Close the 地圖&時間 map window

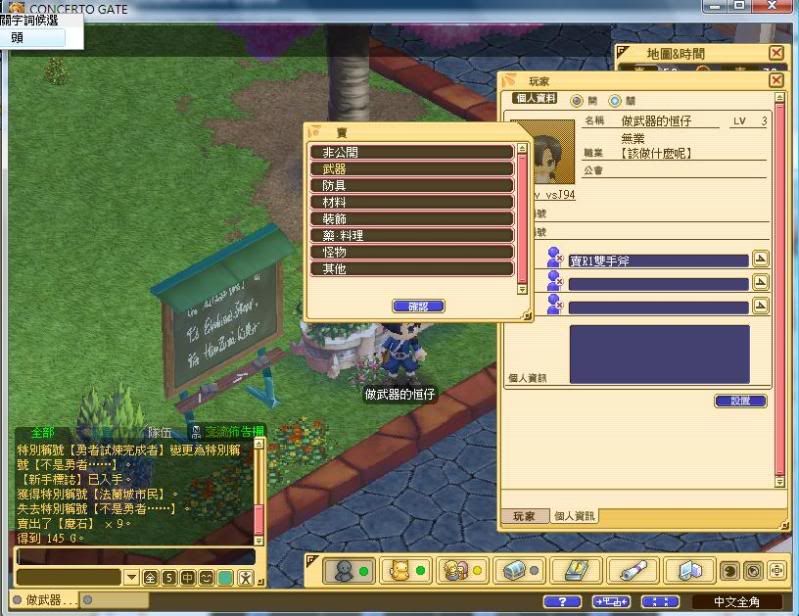(776, 53)
